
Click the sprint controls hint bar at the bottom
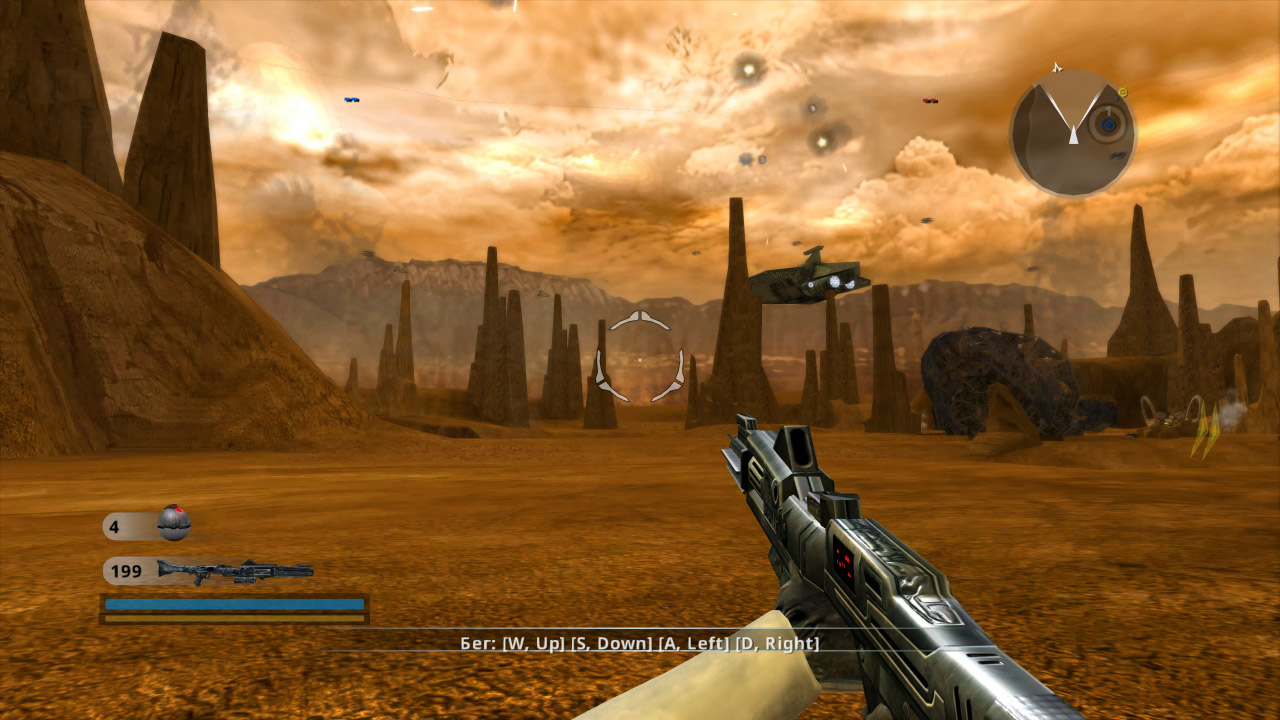(x=640, y=645)
